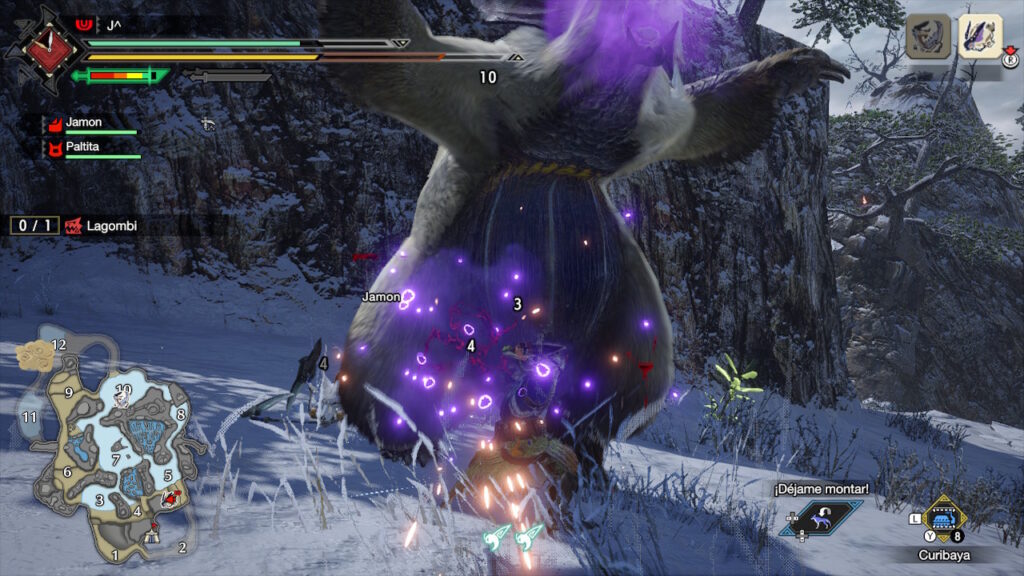Use the Curibaya item in the item bar
This screenshot has height=576, width=1024.
942,519
